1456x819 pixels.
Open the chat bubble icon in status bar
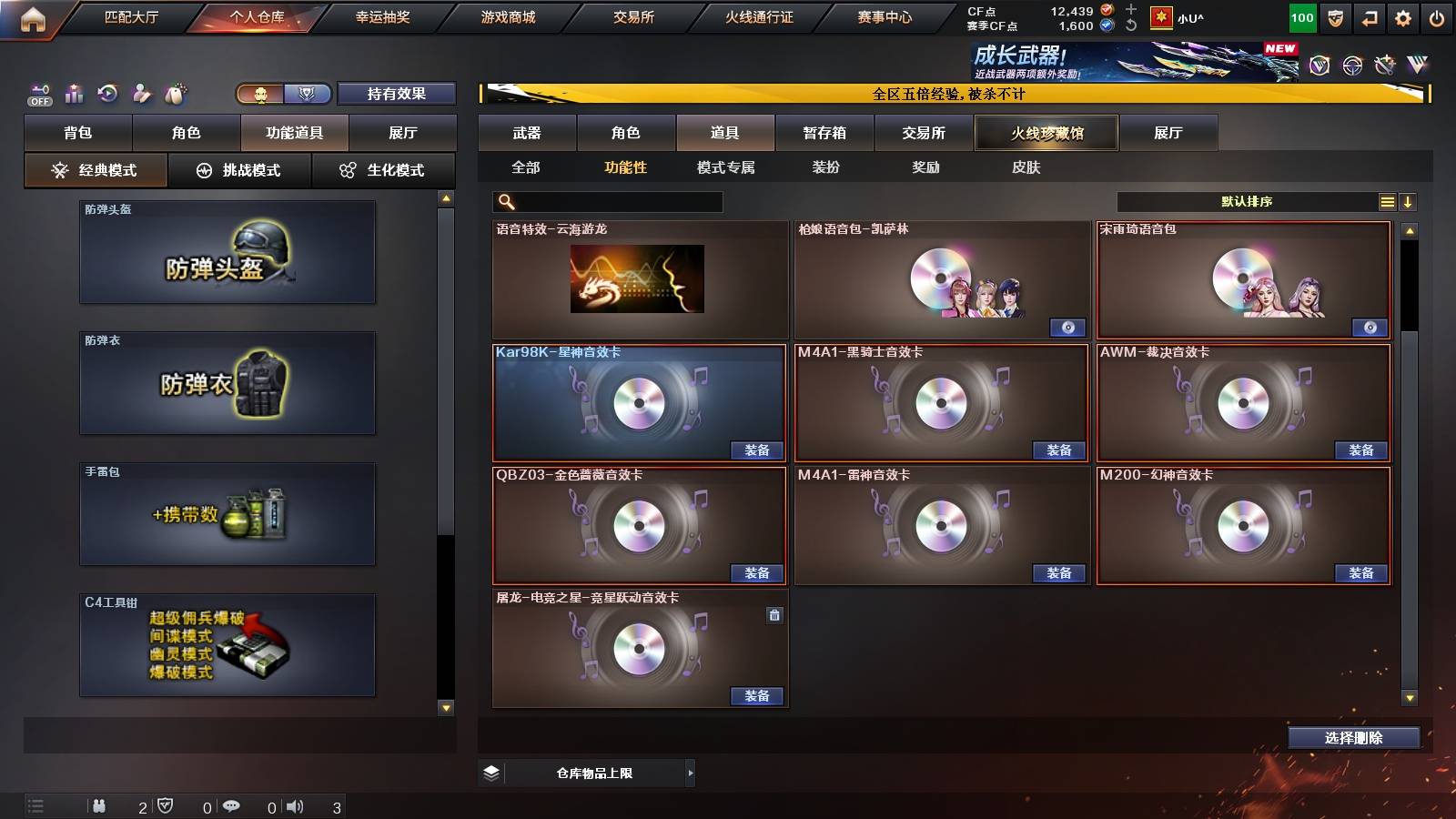pyautogui.click(x=234, y=805)
